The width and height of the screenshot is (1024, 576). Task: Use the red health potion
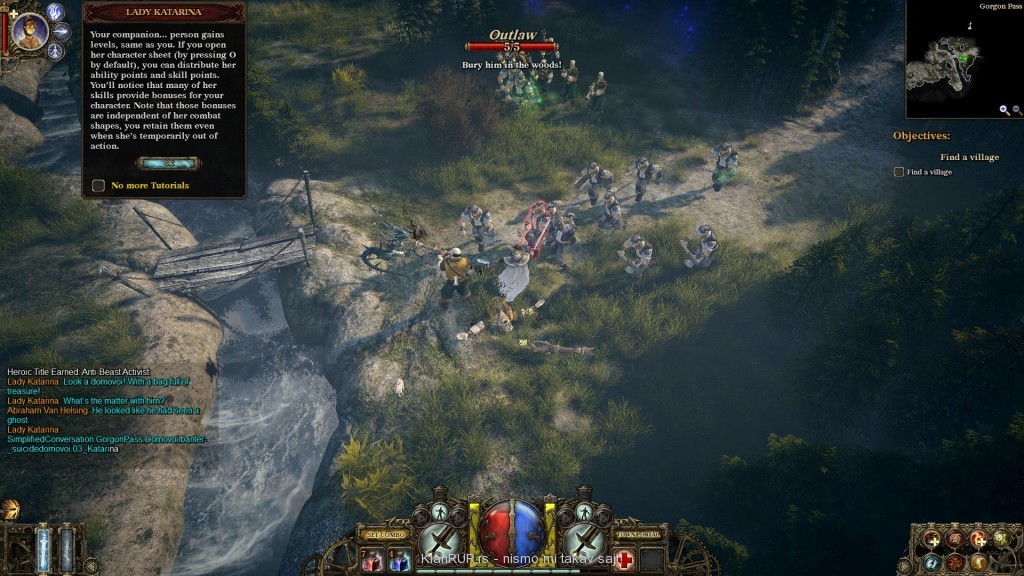[x=372, y=562]
